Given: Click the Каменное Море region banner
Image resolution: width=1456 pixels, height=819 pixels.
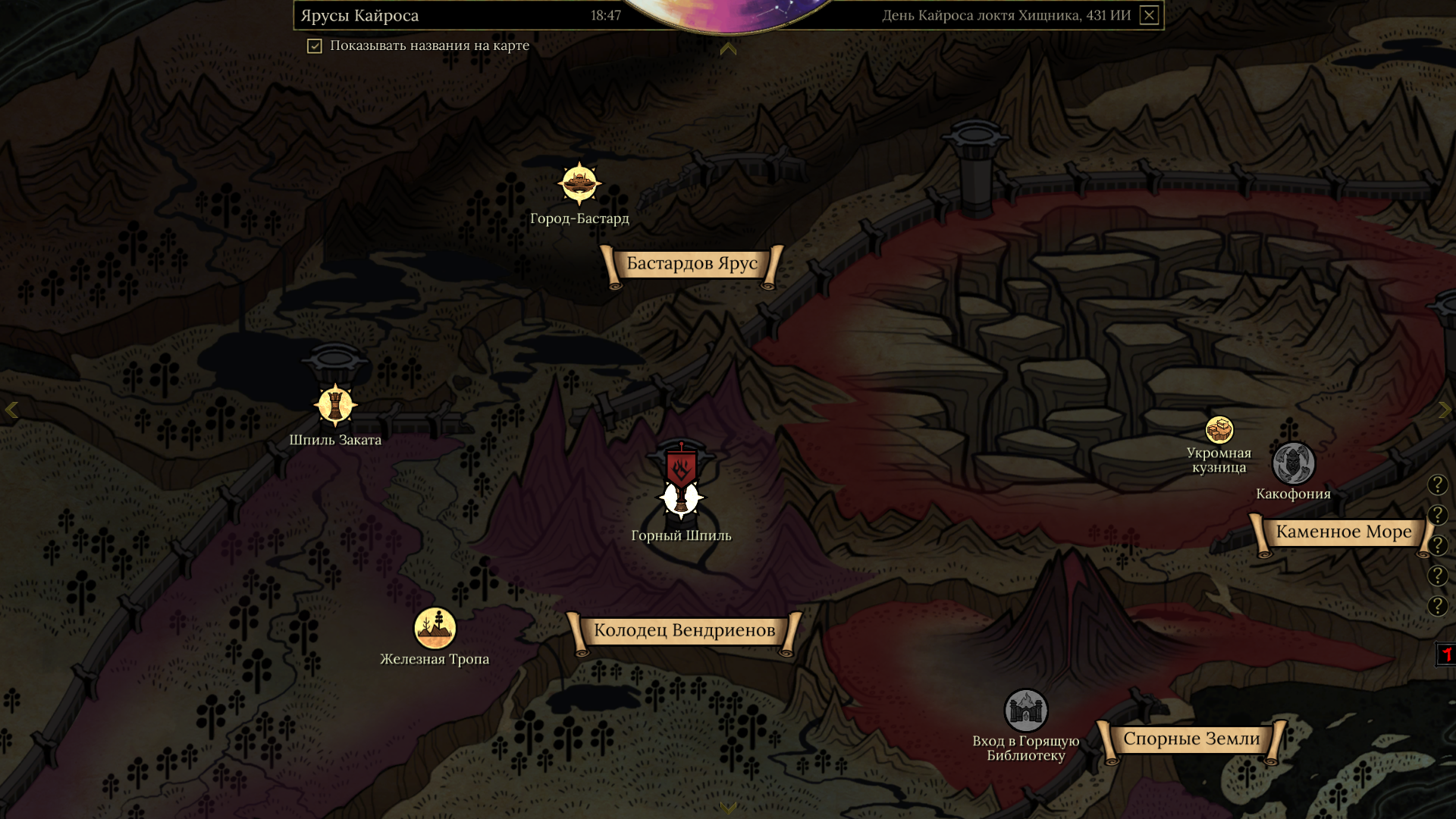Looking at the screenshot, I should coord(1343,532).
